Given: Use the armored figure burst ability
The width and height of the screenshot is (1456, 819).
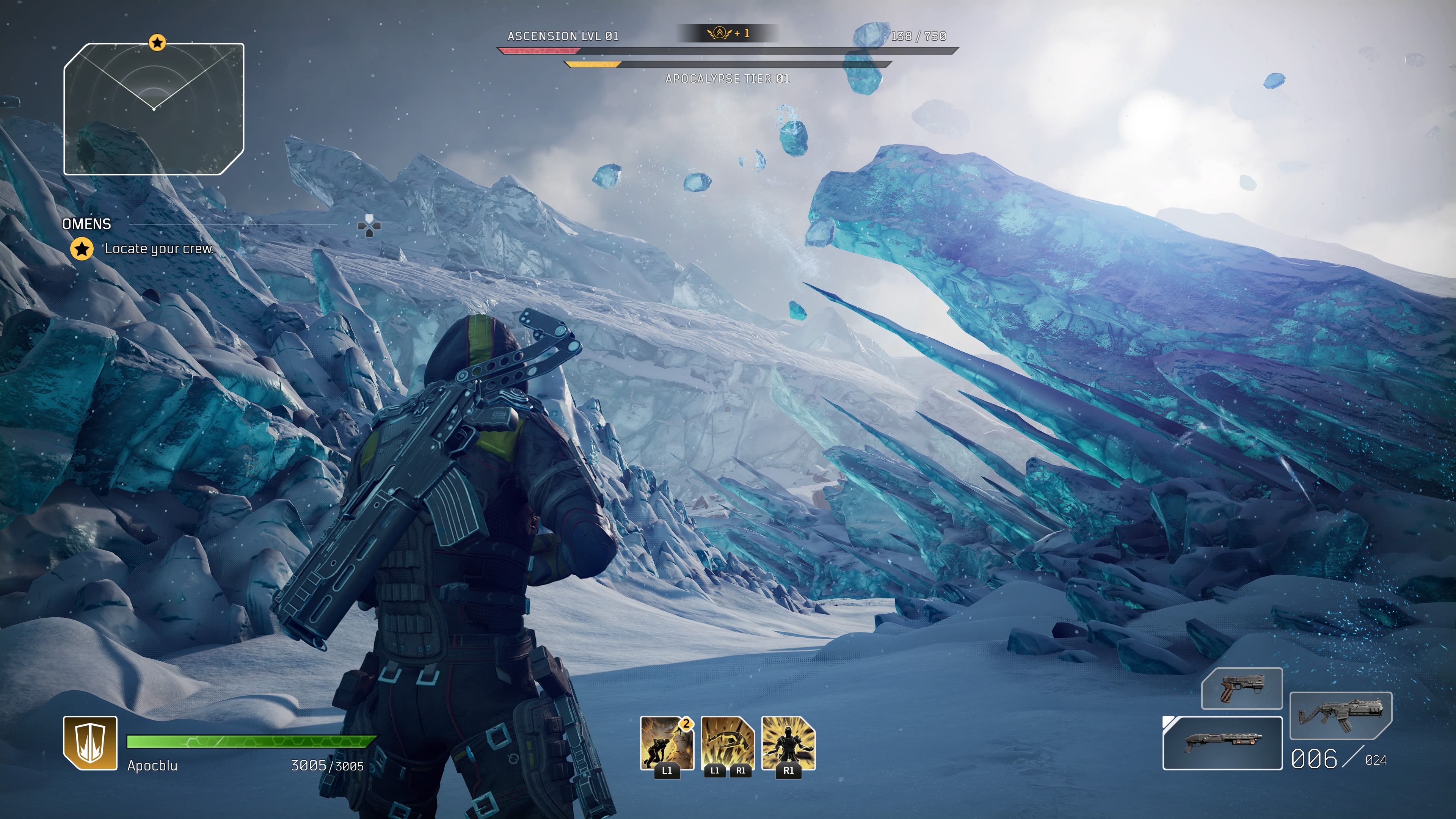Looking at the screenshot, I should click(789, 743).
